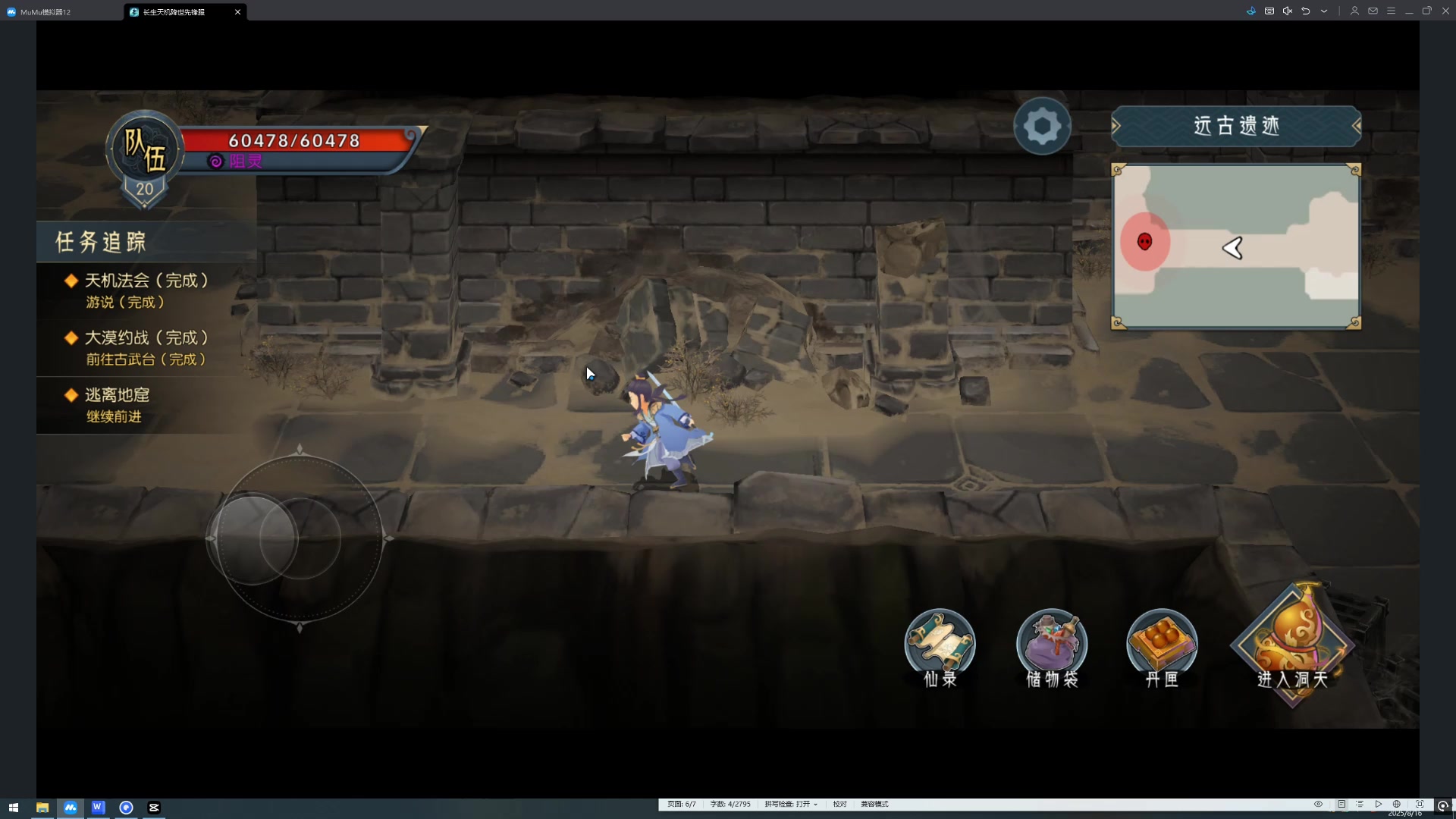Open the gear settings menu
Image resolution: width=1456 pixels, height=819 pixels.
point(1042,126)
